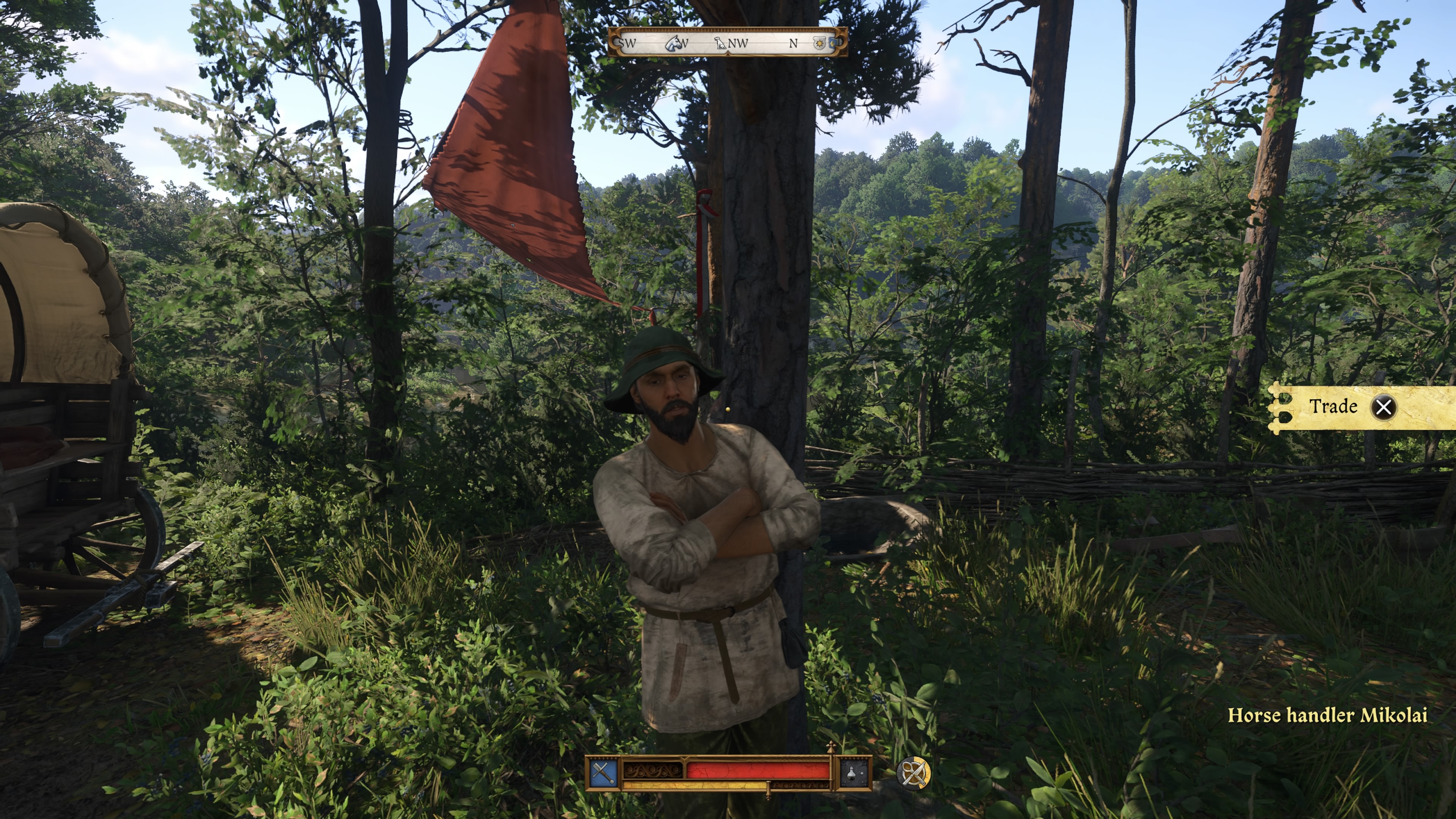
Task: Click the dog companion icon on the compass
Action: (x=721, y=44)
